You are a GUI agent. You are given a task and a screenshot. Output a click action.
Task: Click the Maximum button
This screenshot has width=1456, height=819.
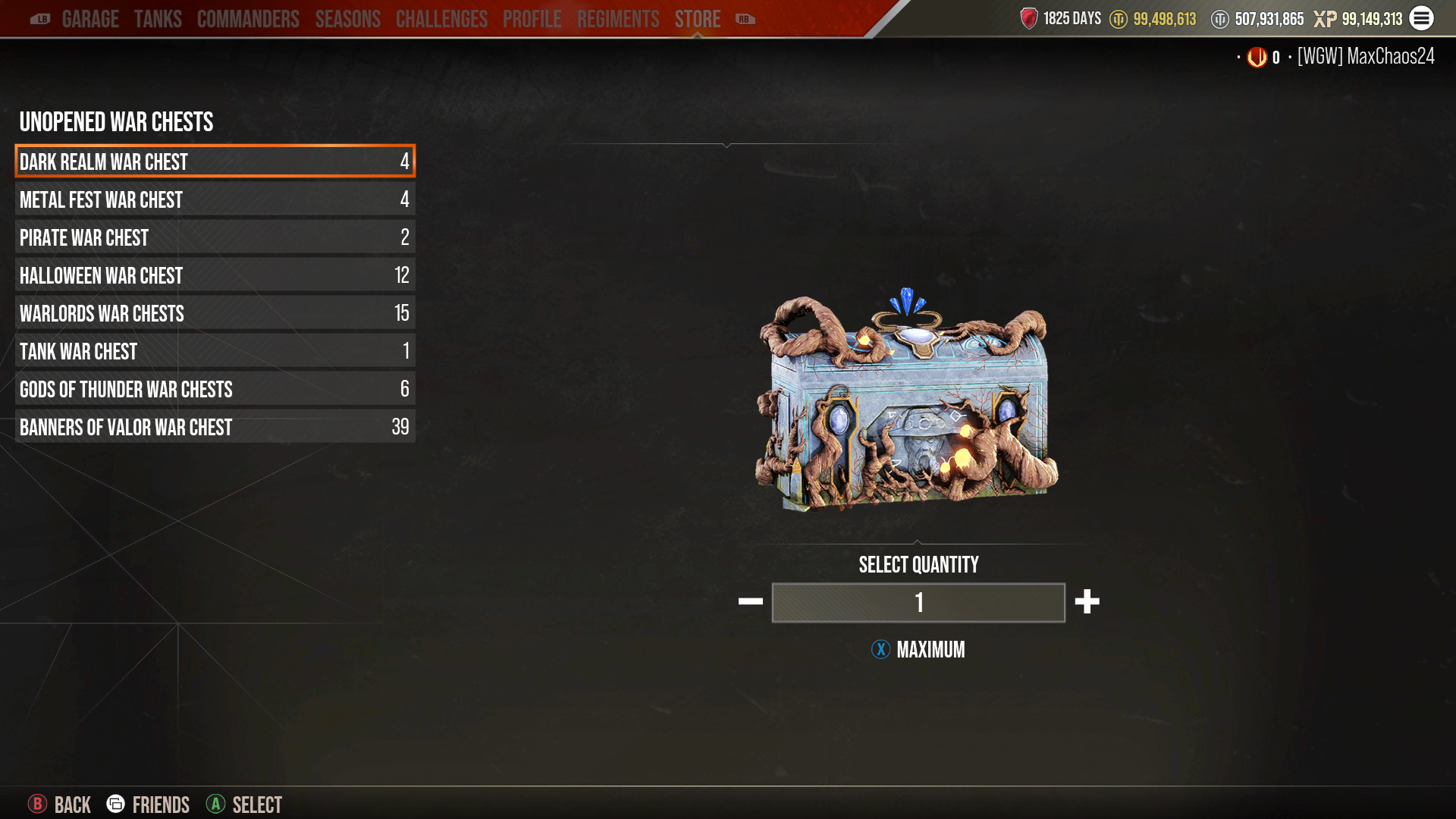click(918, 650)
